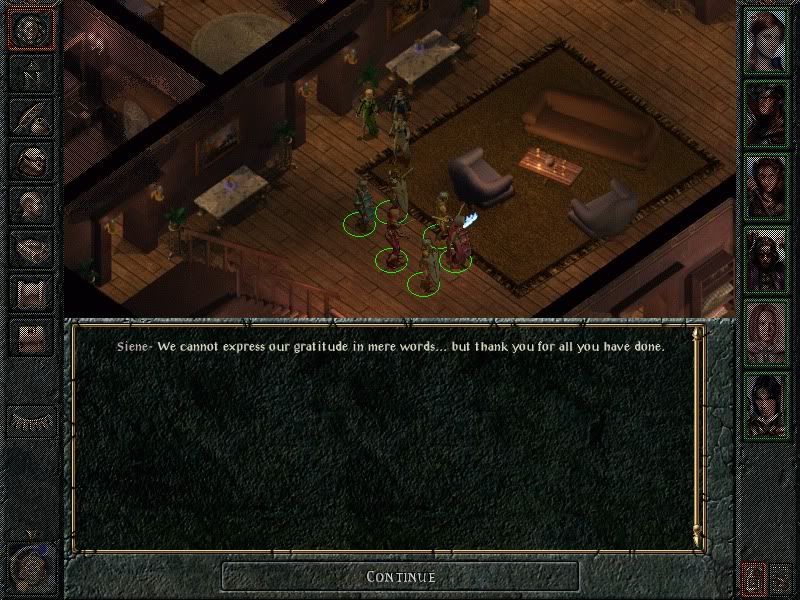The width and height of the screenshot is (800, 600).
Task: Select the pale pink-haired woman portrait
Action: 768,335
